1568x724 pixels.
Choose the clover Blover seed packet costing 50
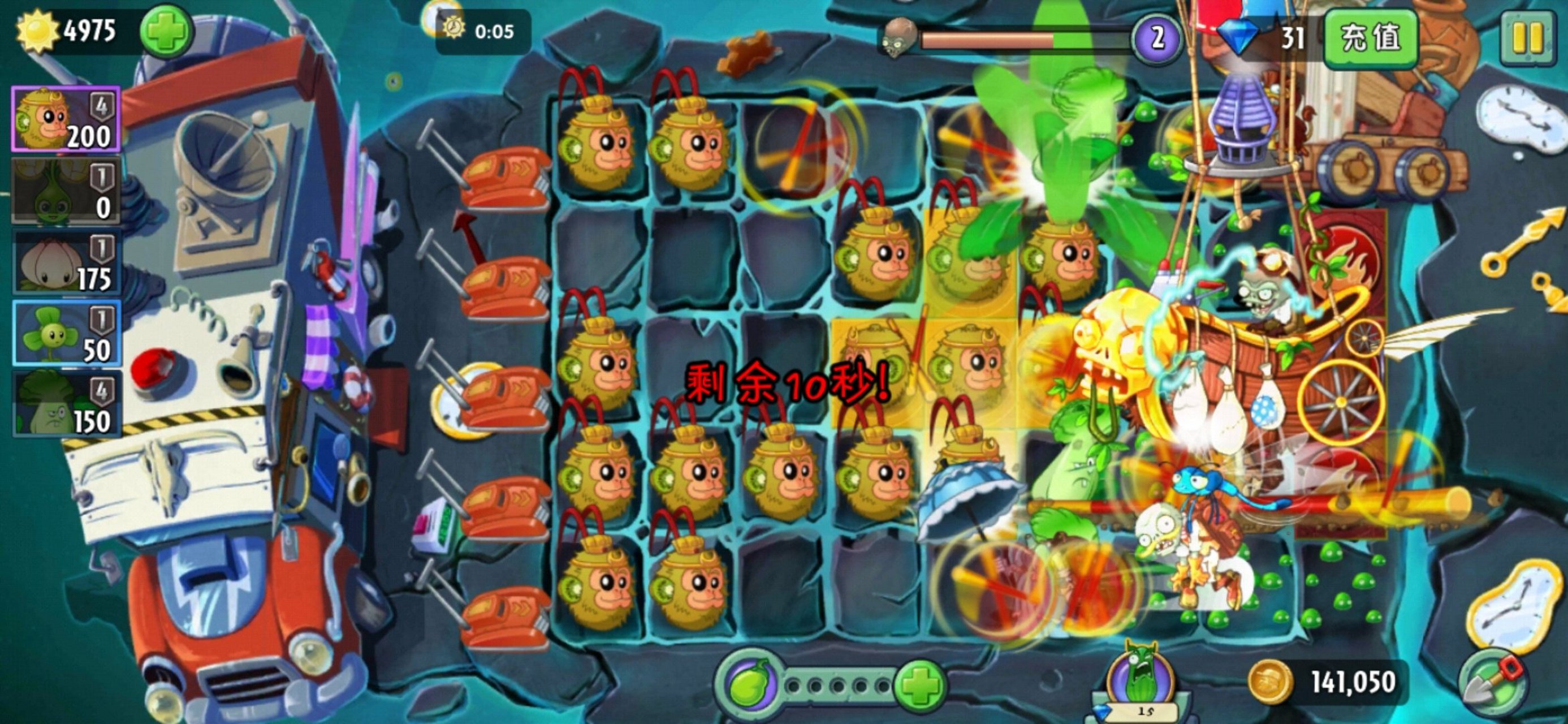66,333
